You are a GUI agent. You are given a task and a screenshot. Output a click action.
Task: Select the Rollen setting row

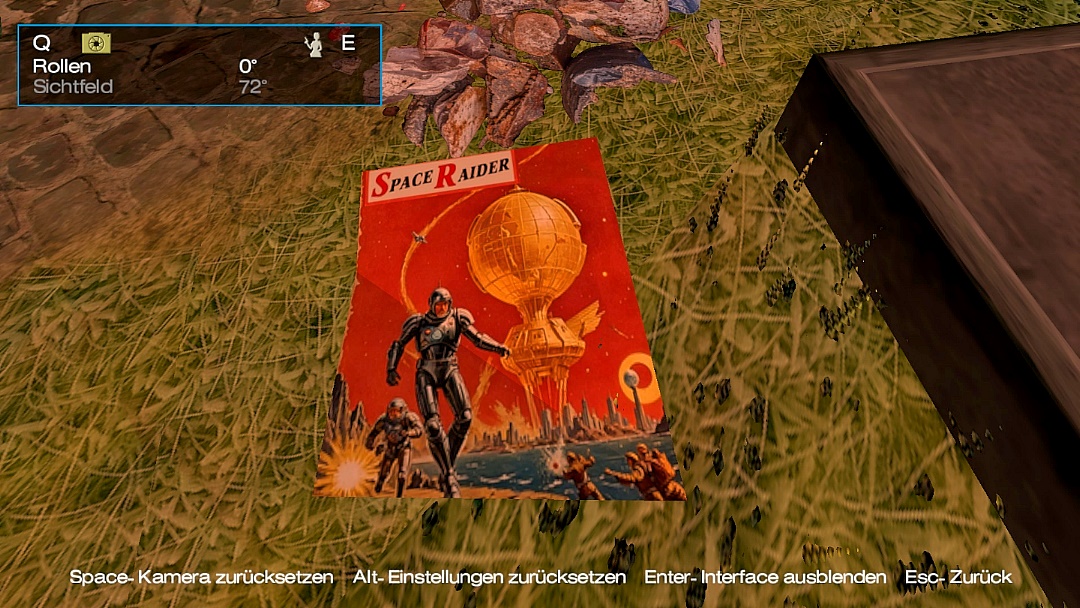150,66
